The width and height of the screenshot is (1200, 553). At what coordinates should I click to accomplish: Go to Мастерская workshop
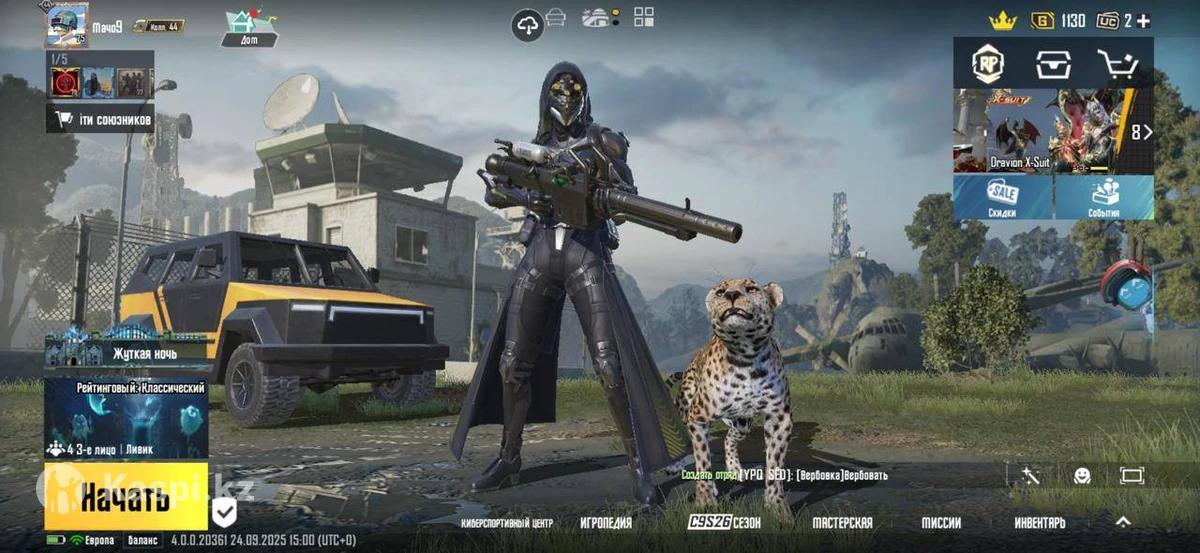(842, 523)
